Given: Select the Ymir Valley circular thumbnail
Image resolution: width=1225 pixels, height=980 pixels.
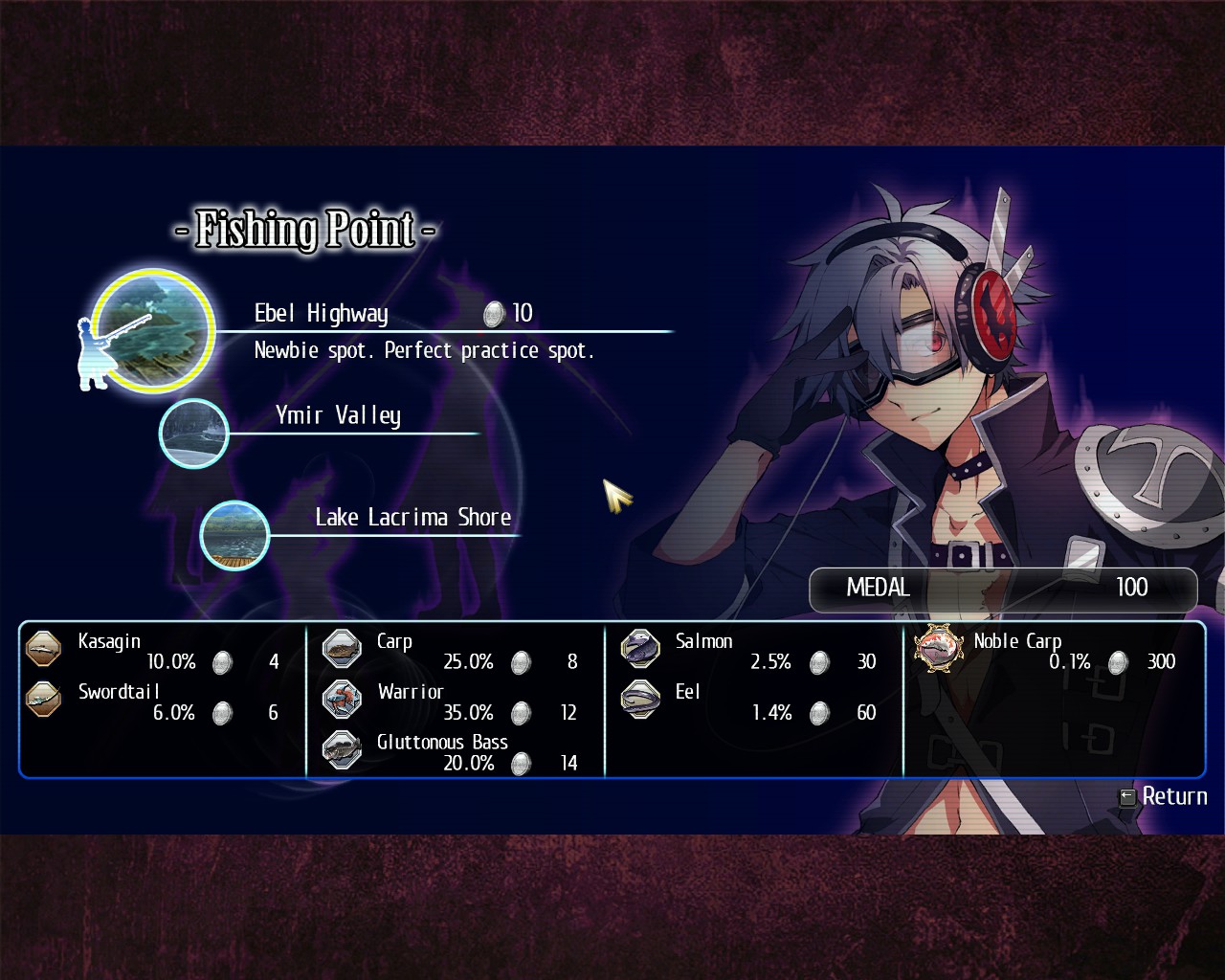Looking at the screenshot, I should click(x=194, y=434).
